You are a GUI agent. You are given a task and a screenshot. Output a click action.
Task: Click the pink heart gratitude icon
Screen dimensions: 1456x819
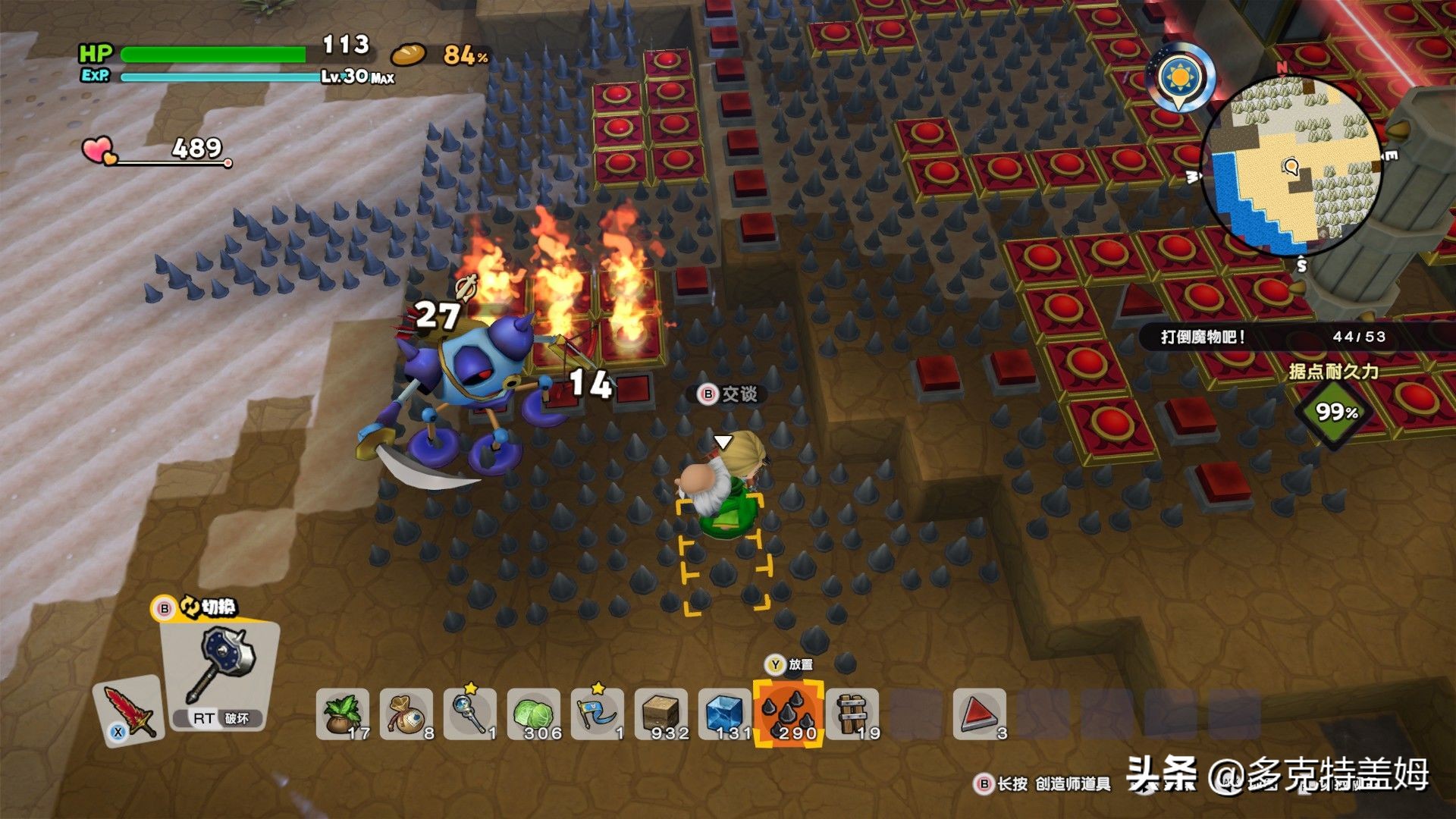(x=99, y=150)
